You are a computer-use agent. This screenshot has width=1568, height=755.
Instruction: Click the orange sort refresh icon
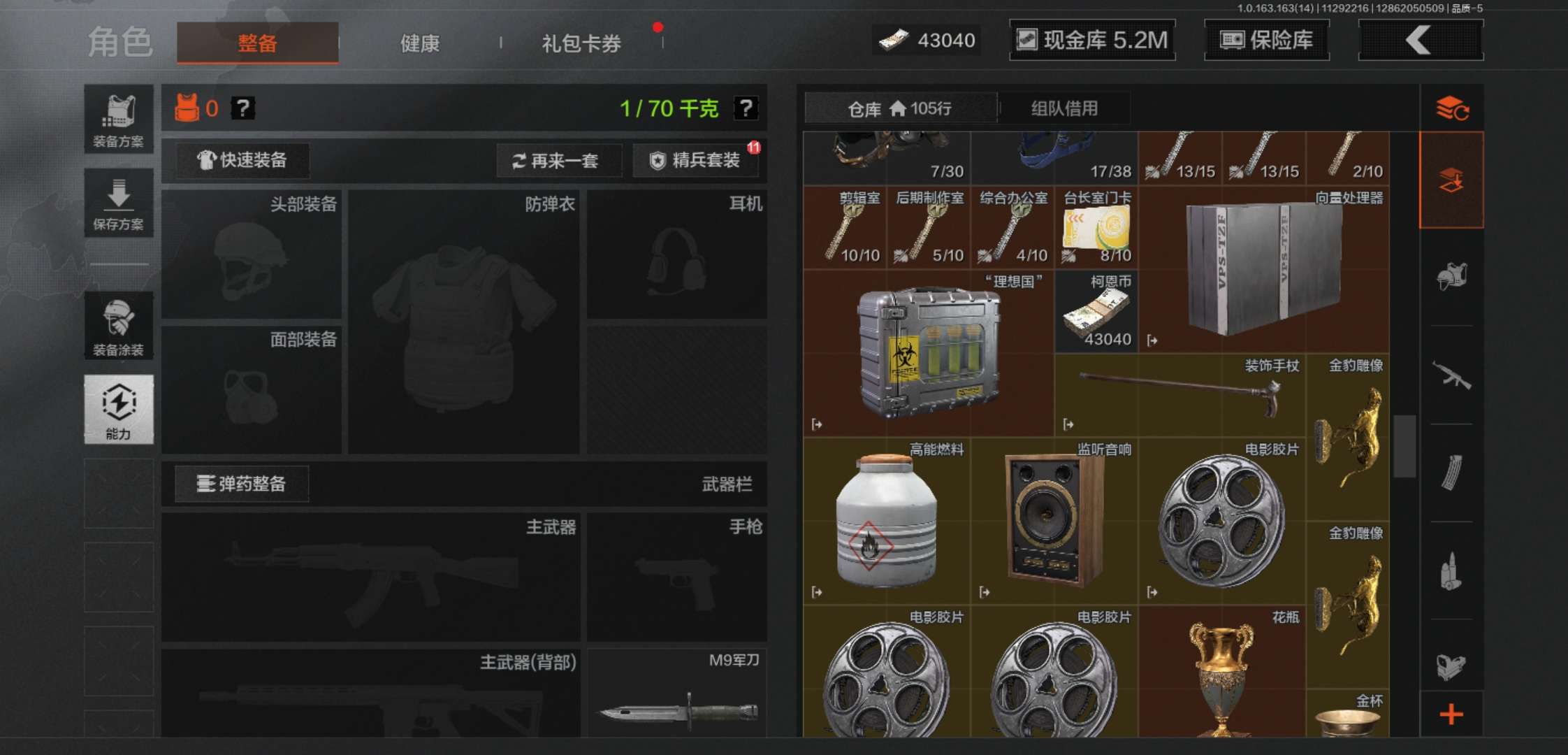[1452, 108]
